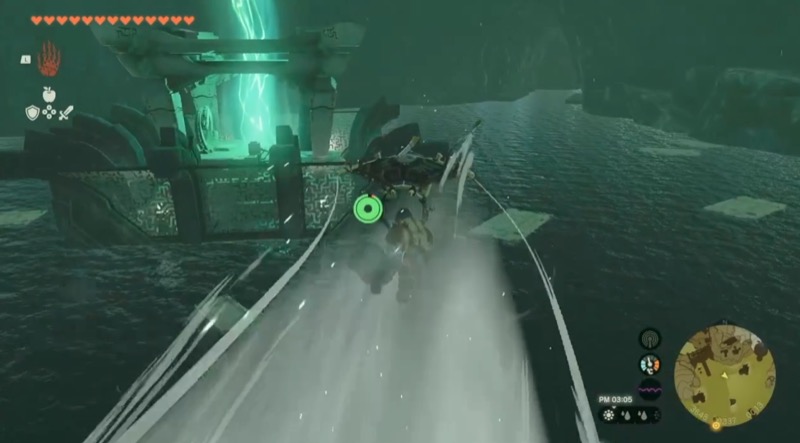The image size is (800, 443).
Task: Click the orange objective marker on minimap edge
Action: click(x=716, y=426)
